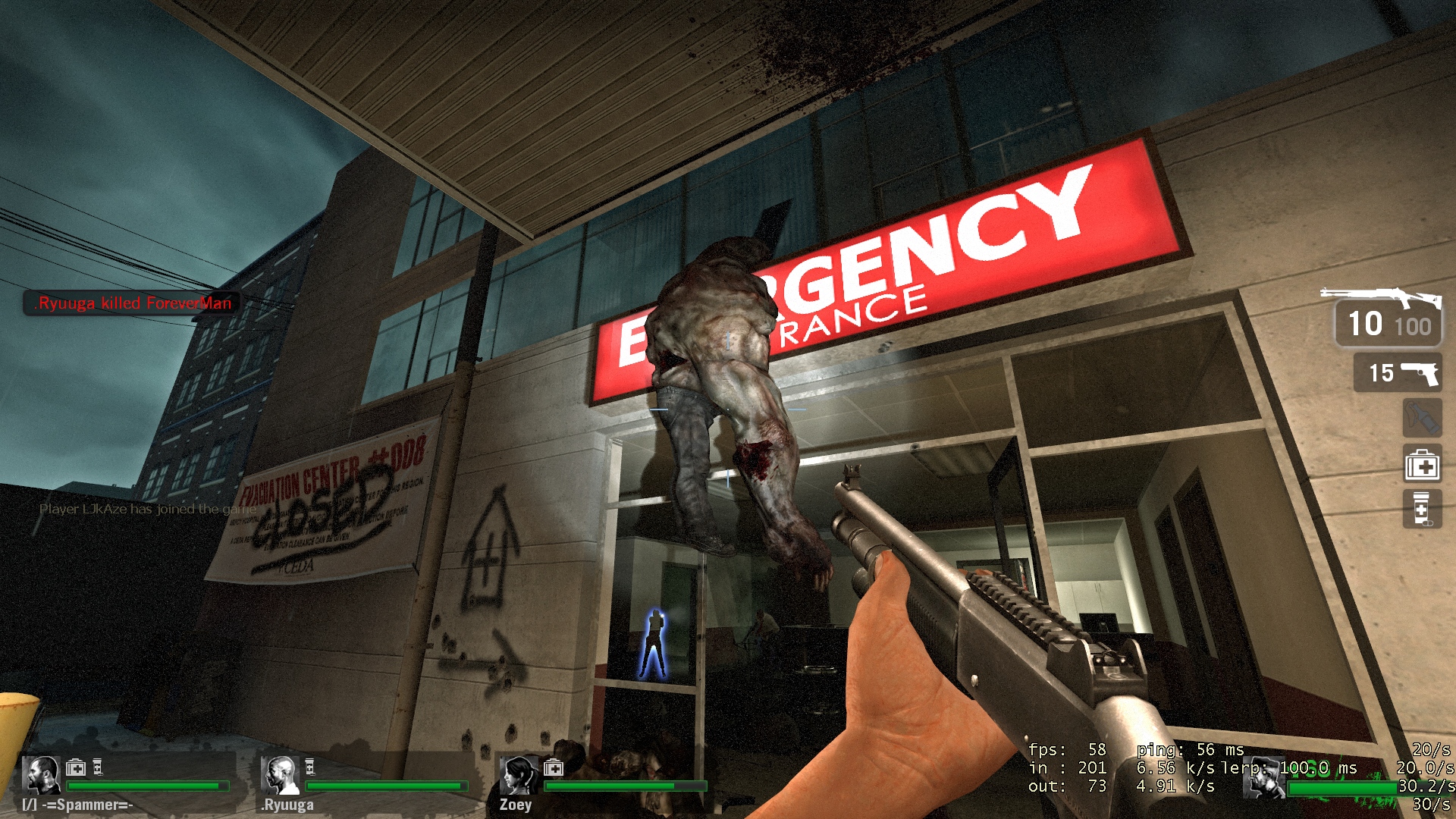Click Zoey's teammate portrait
This screenshot has width=1456, height=819.
pos(519,775)
